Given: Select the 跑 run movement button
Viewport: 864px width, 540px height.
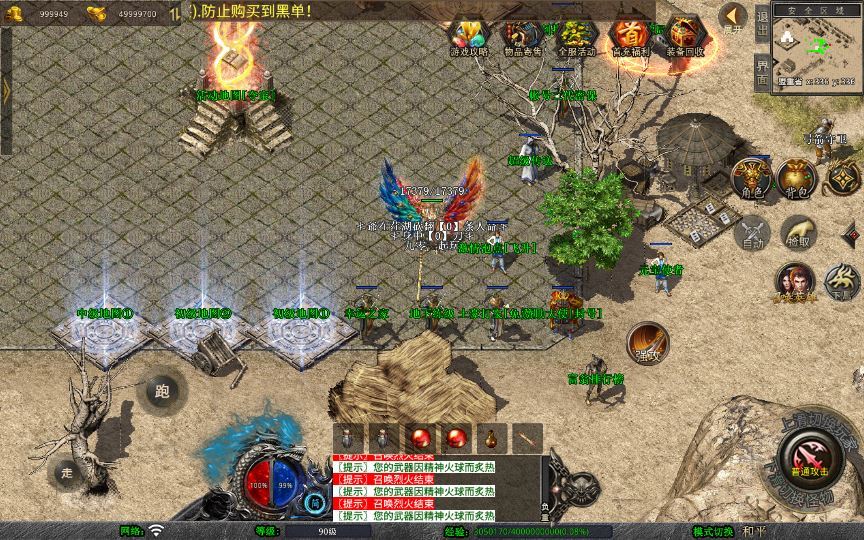Looking at the screenshot, I should pos(162,392).
